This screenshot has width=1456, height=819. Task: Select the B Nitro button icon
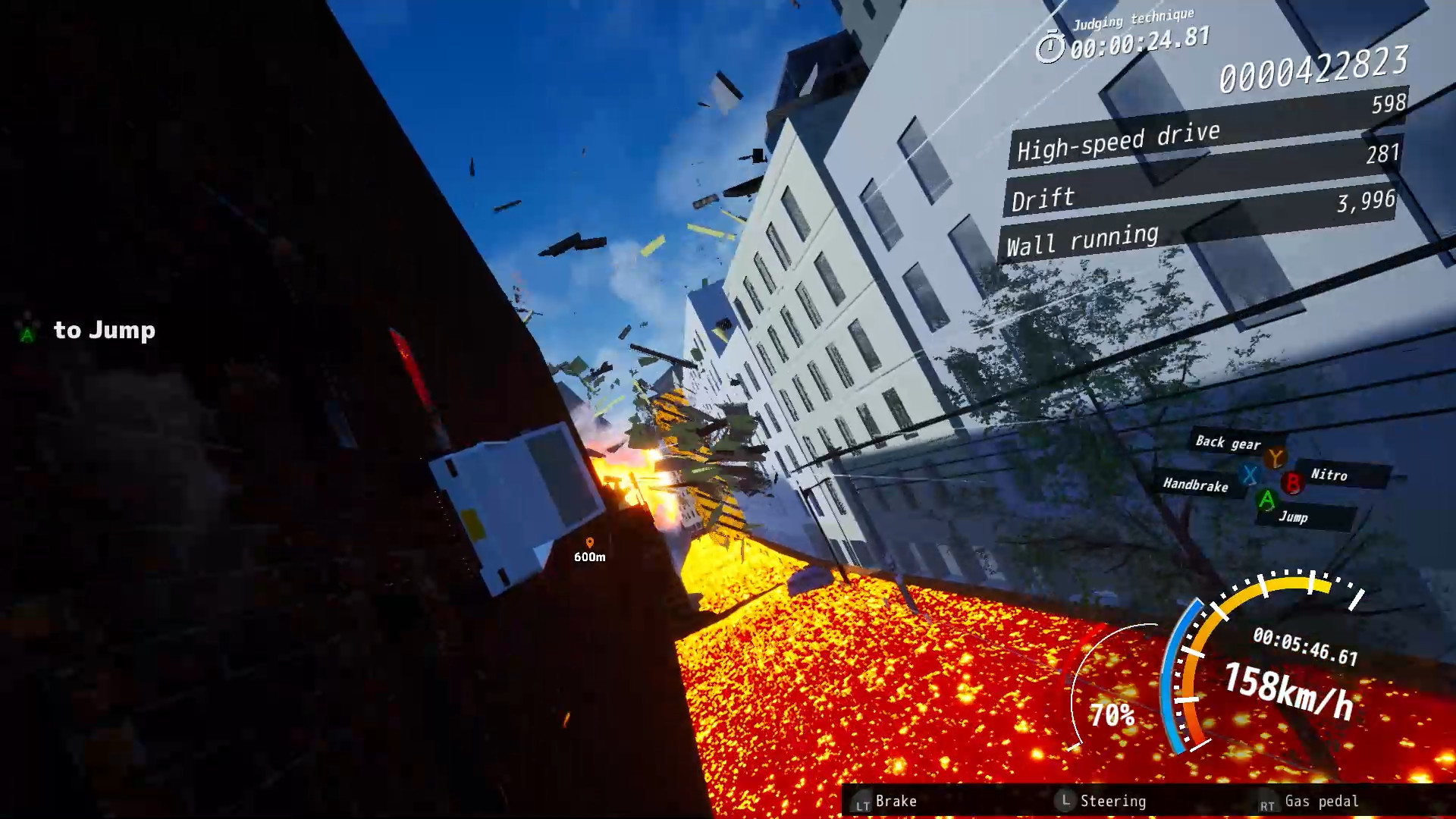[1293, 485]
